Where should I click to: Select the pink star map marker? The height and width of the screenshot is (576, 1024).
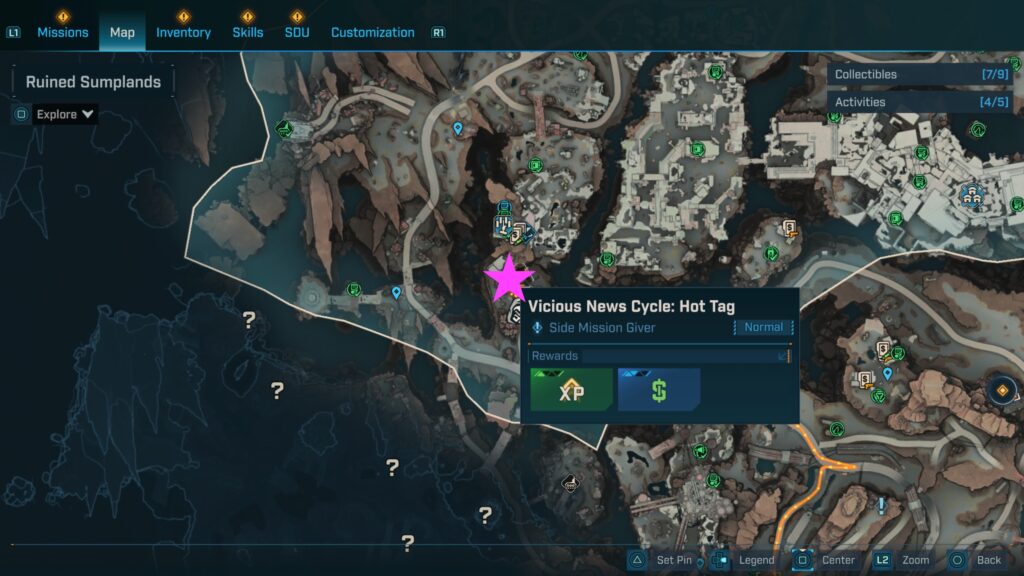tap(509, 279)
